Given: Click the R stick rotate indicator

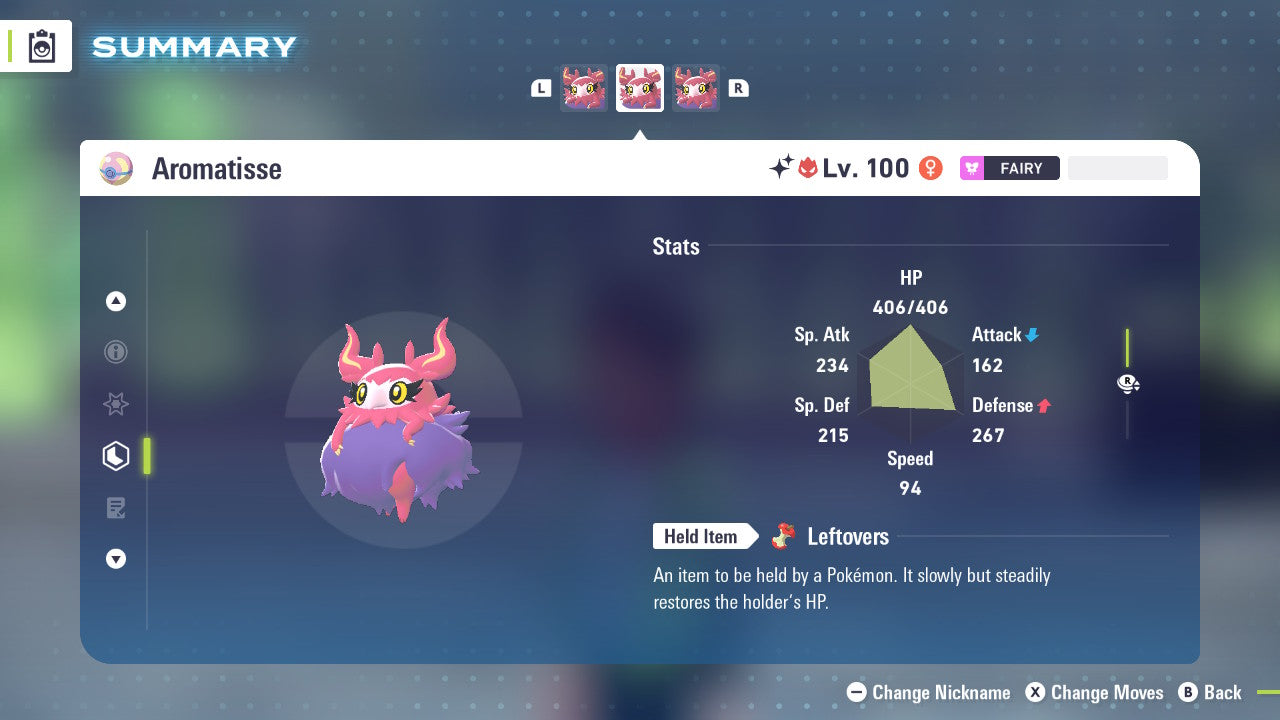Looking at the screenshot, I should tap(1127, 382).
